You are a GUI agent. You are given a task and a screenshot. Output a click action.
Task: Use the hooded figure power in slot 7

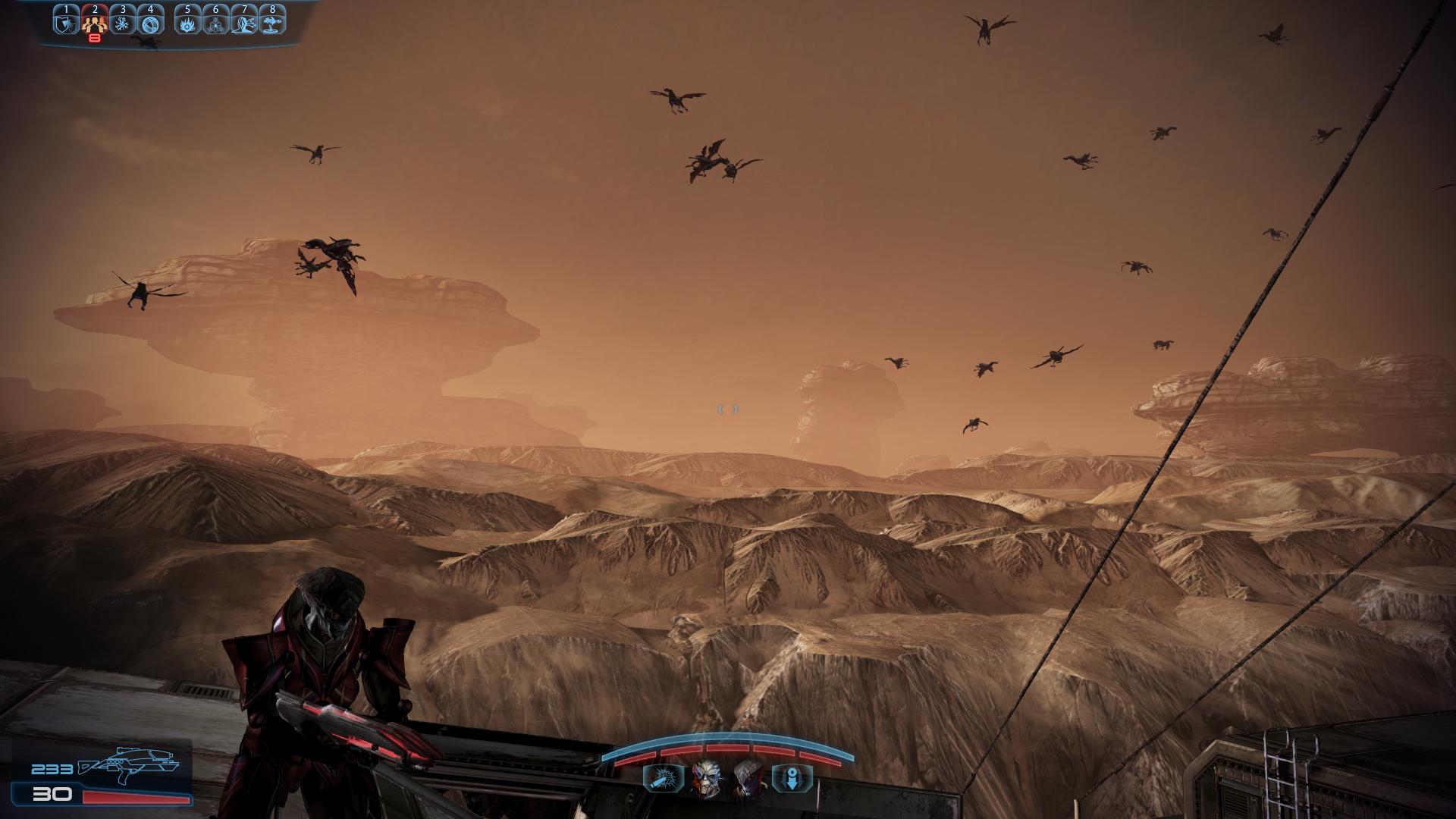[x=243, y=24]
